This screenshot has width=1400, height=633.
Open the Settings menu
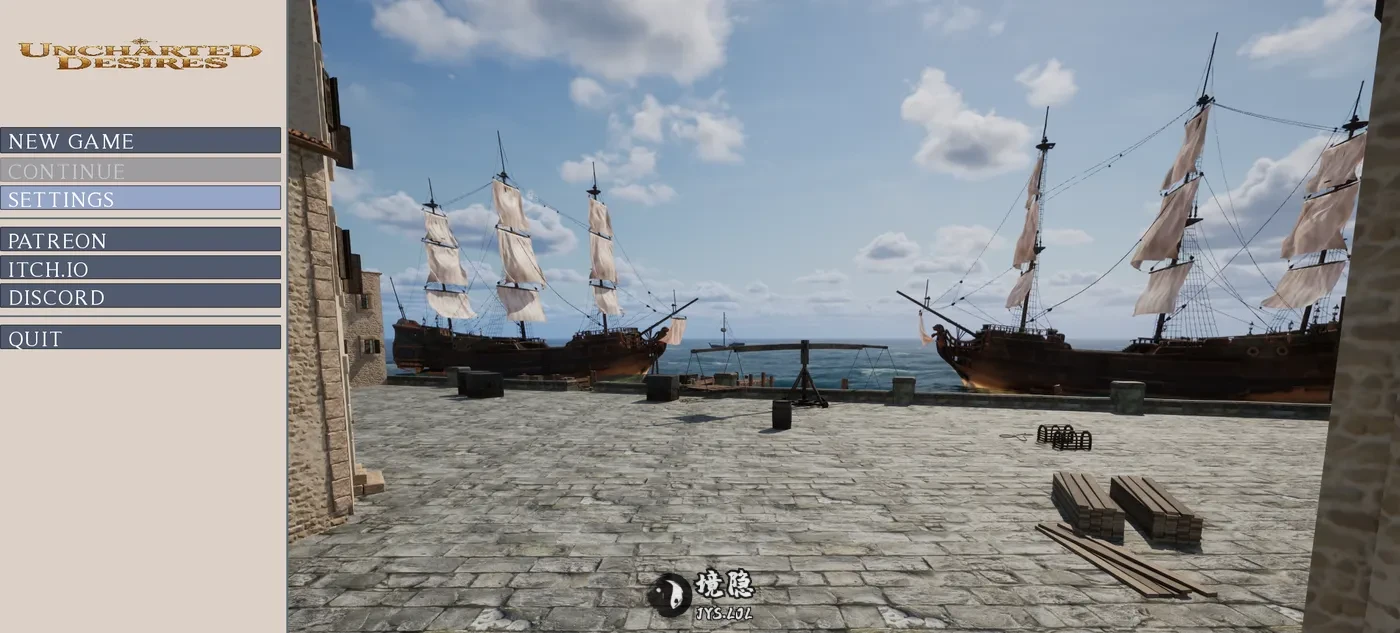pos(140,199)
